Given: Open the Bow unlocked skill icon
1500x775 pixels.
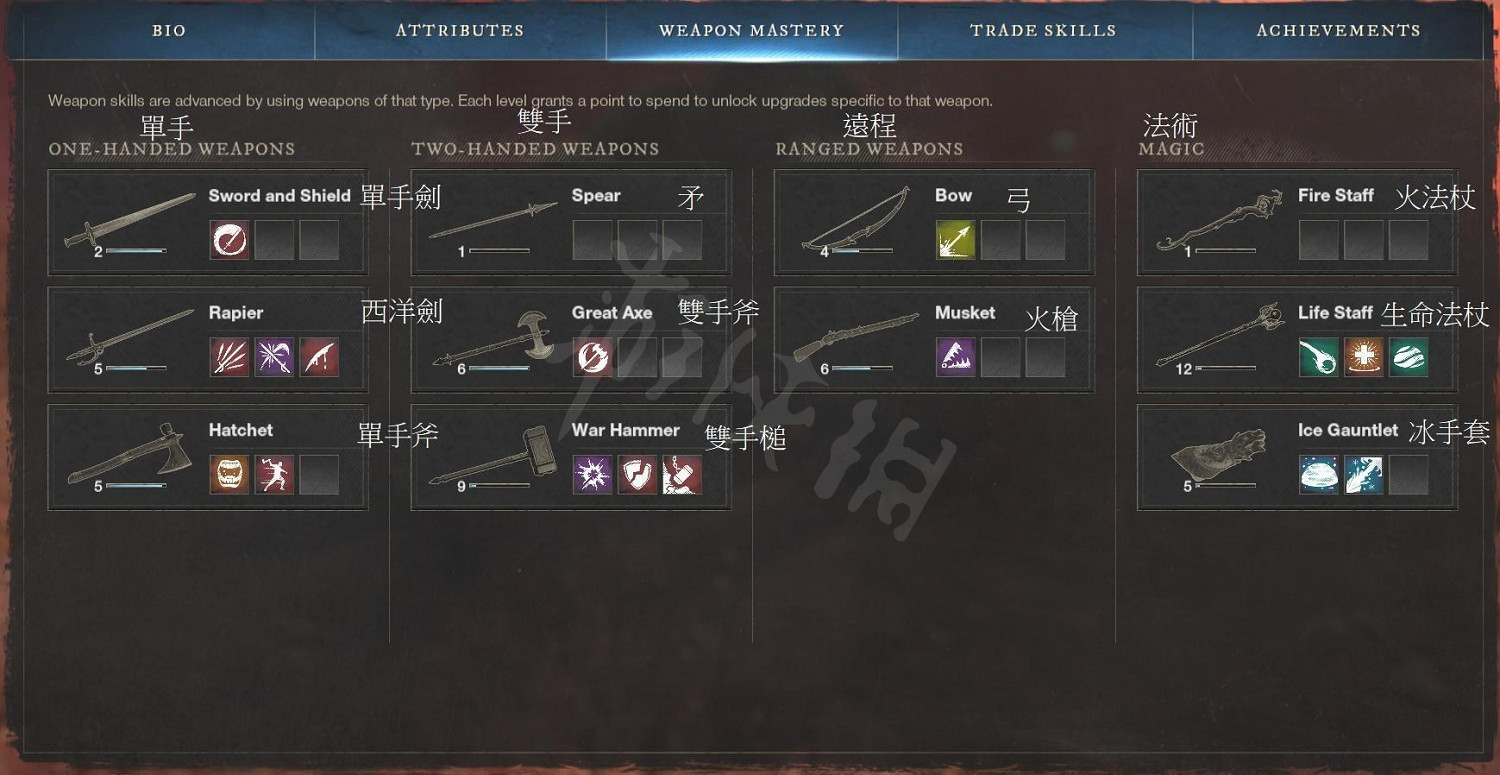Looking at the screenshot, I should (x=955, y=240).
